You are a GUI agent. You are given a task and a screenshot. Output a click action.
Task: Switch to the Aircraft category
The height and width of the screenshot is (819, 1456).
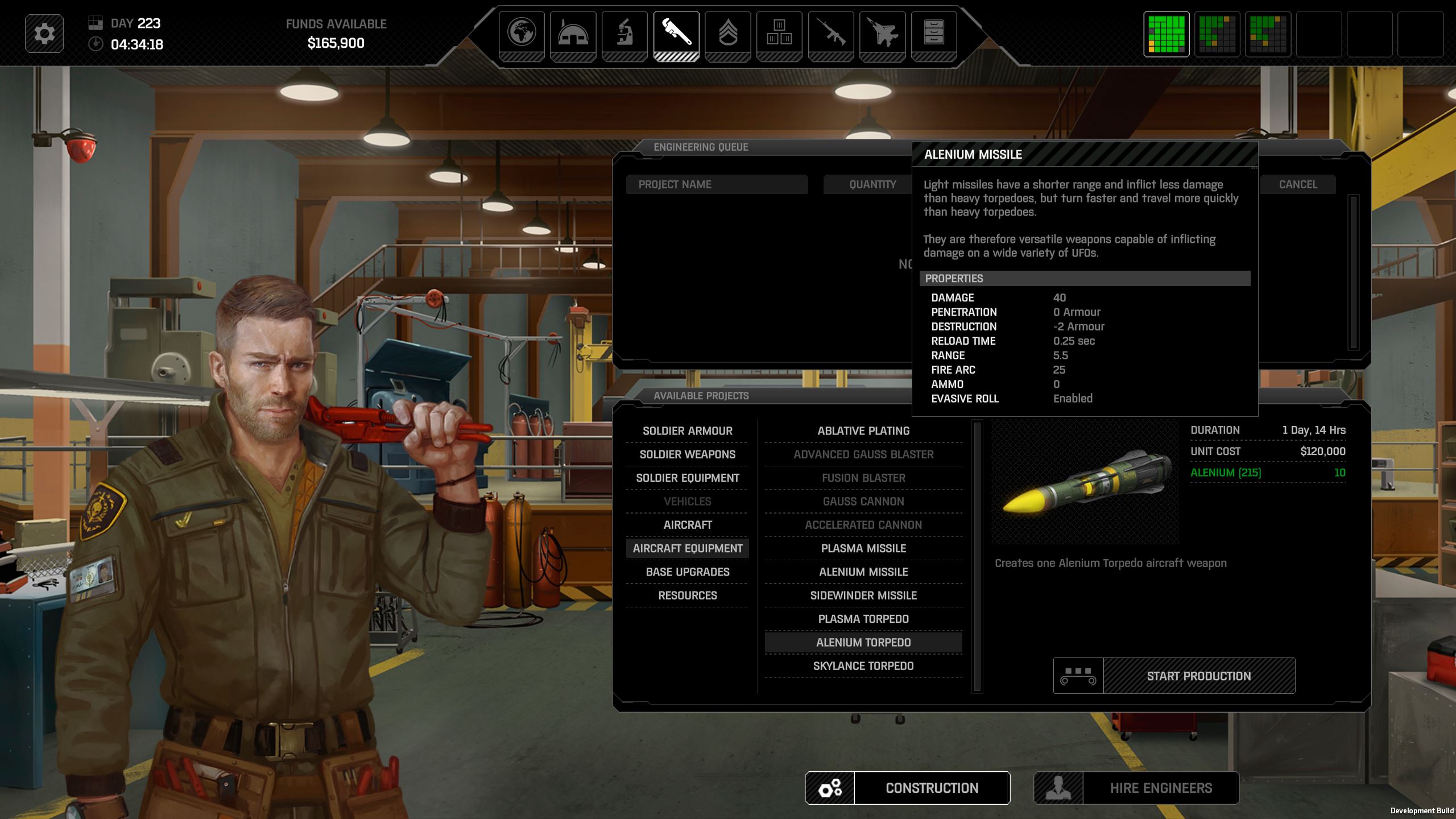pos(687,525)
